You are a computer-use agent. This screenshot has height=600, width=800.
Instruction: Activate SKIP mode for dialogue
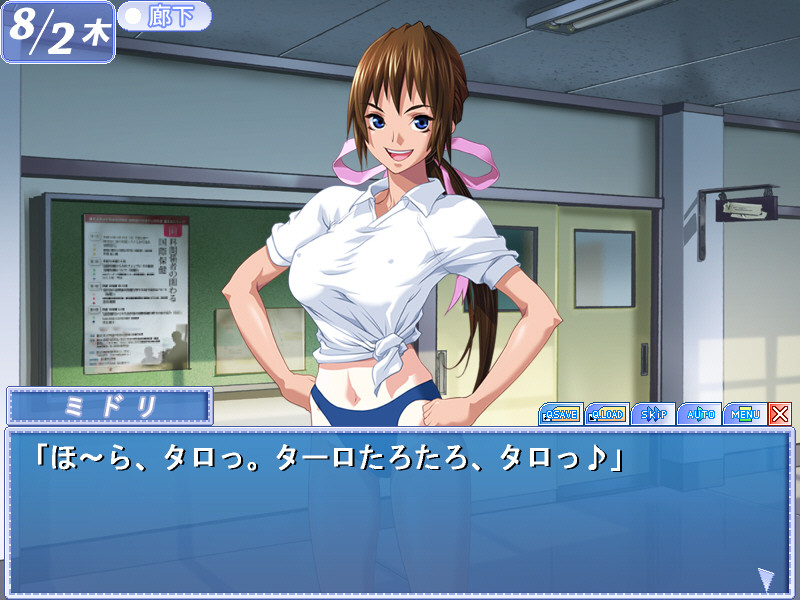pyautogui.click(x=652, y=414)
